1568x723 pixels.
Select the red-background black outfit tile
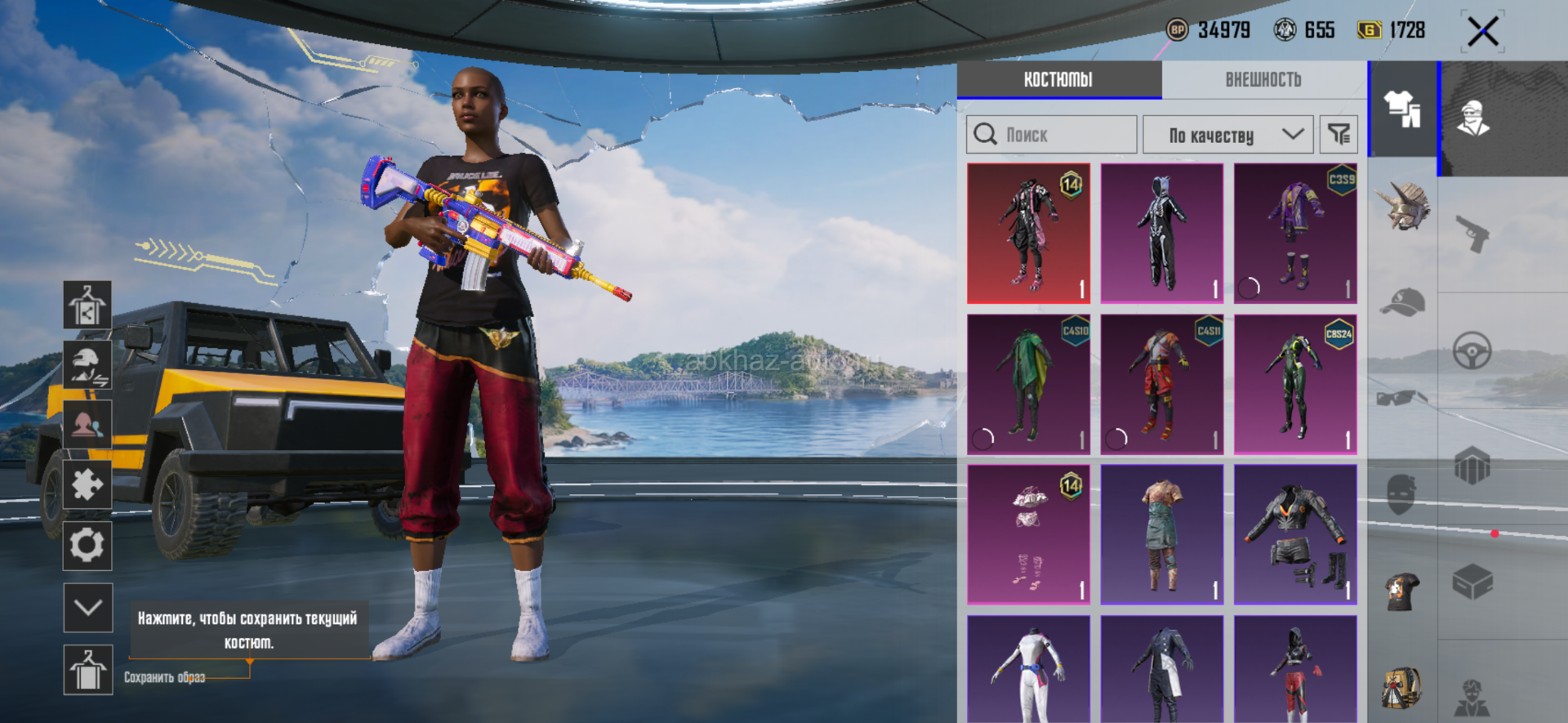click(1028, 234)
